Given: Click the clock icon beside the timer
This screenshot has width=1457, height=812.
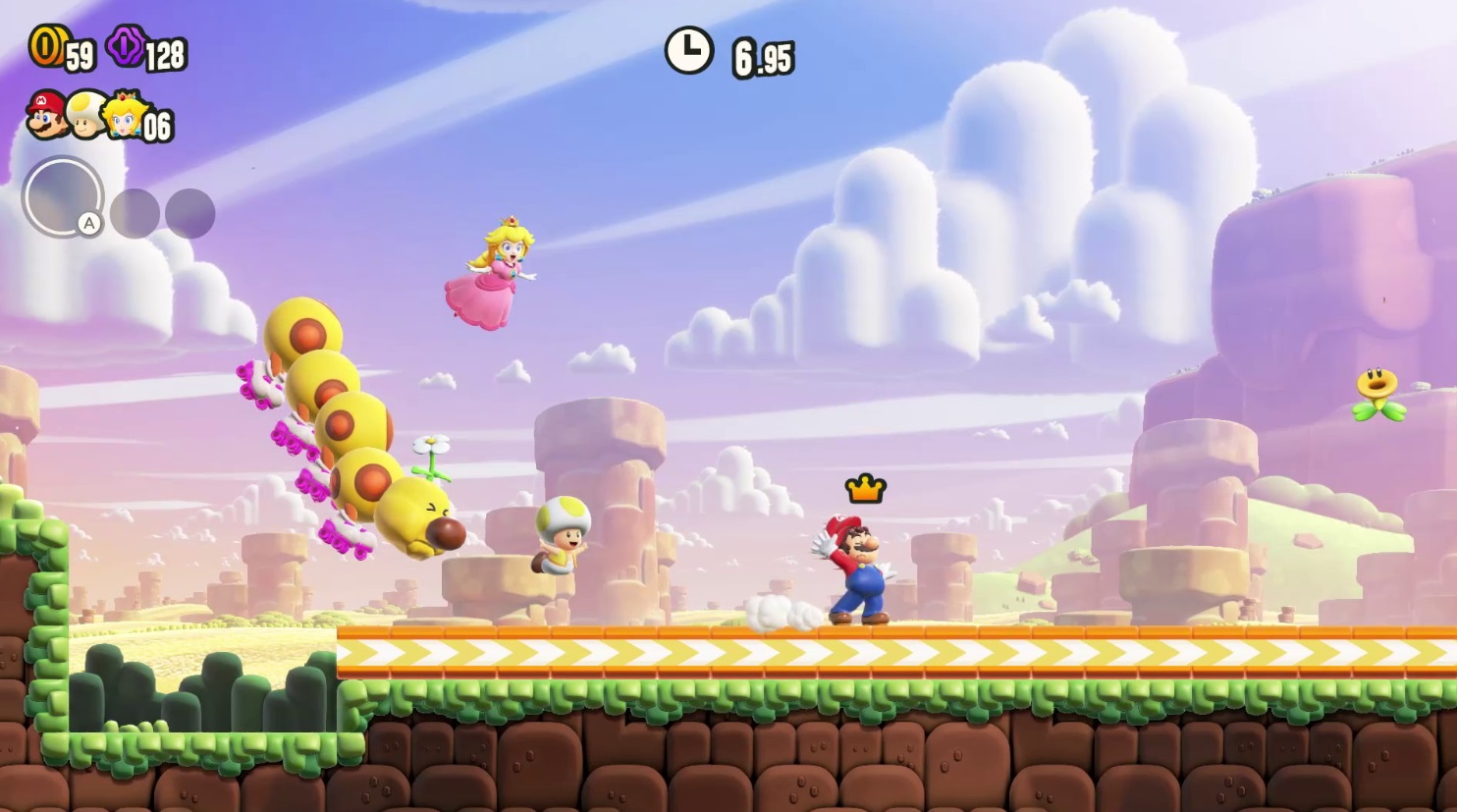Looking at the screenshot, I should pos(687,47).
